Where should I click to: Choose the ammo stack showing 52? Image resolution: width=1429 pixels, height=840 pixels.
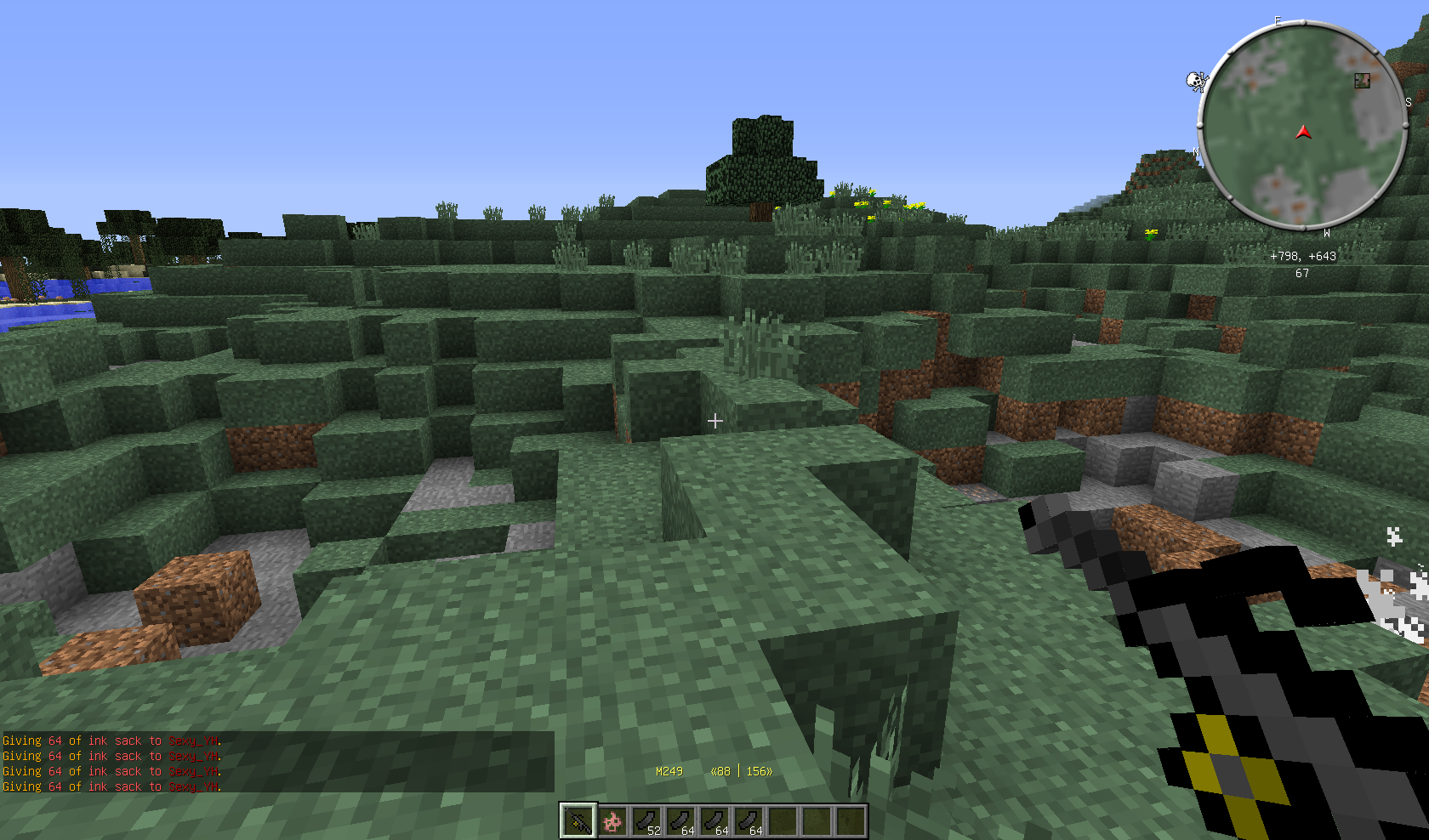coord(646,821)
